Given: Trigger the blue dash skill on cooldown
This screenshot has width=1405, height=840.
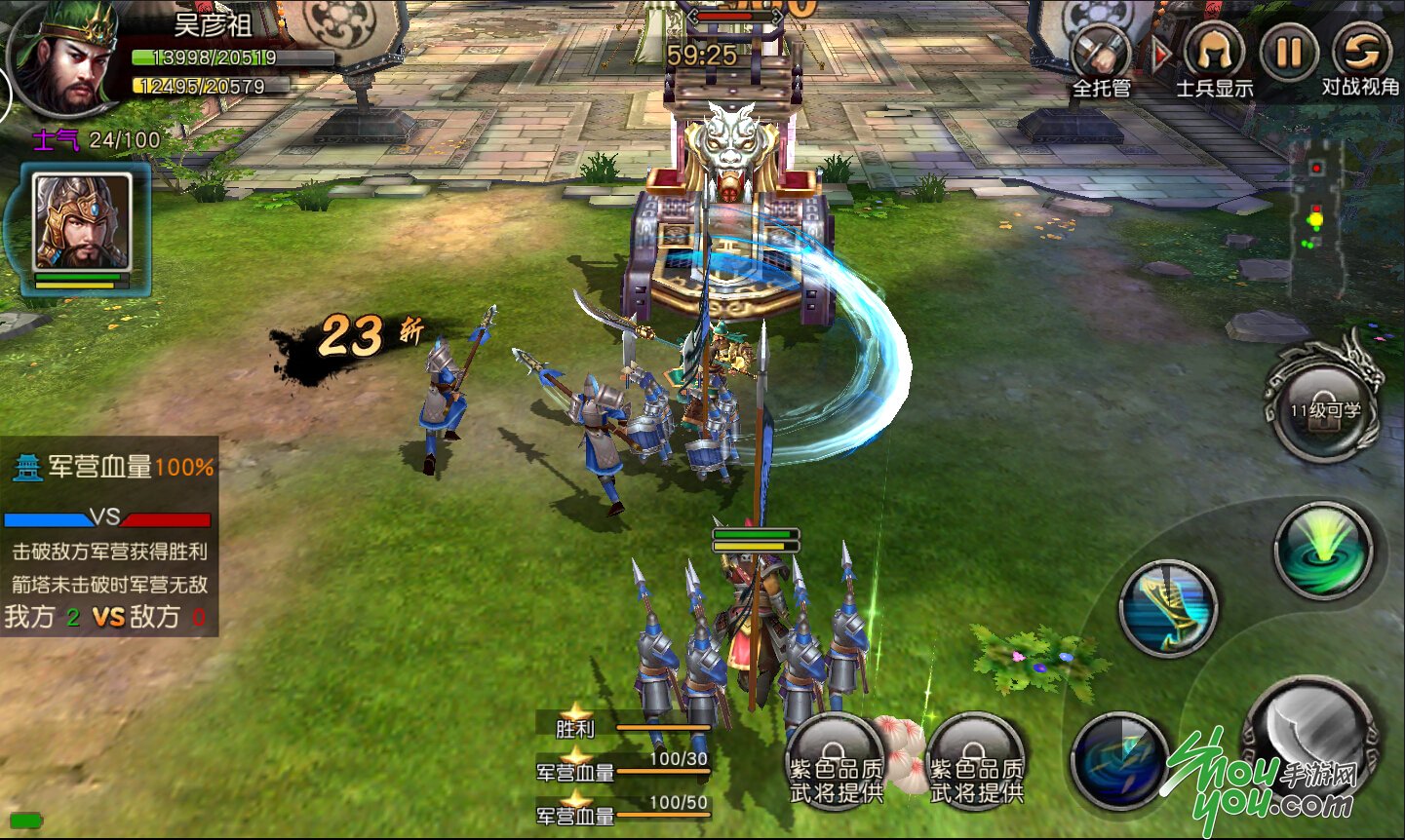Looking at the screenshot, I should coord(1119,760).
